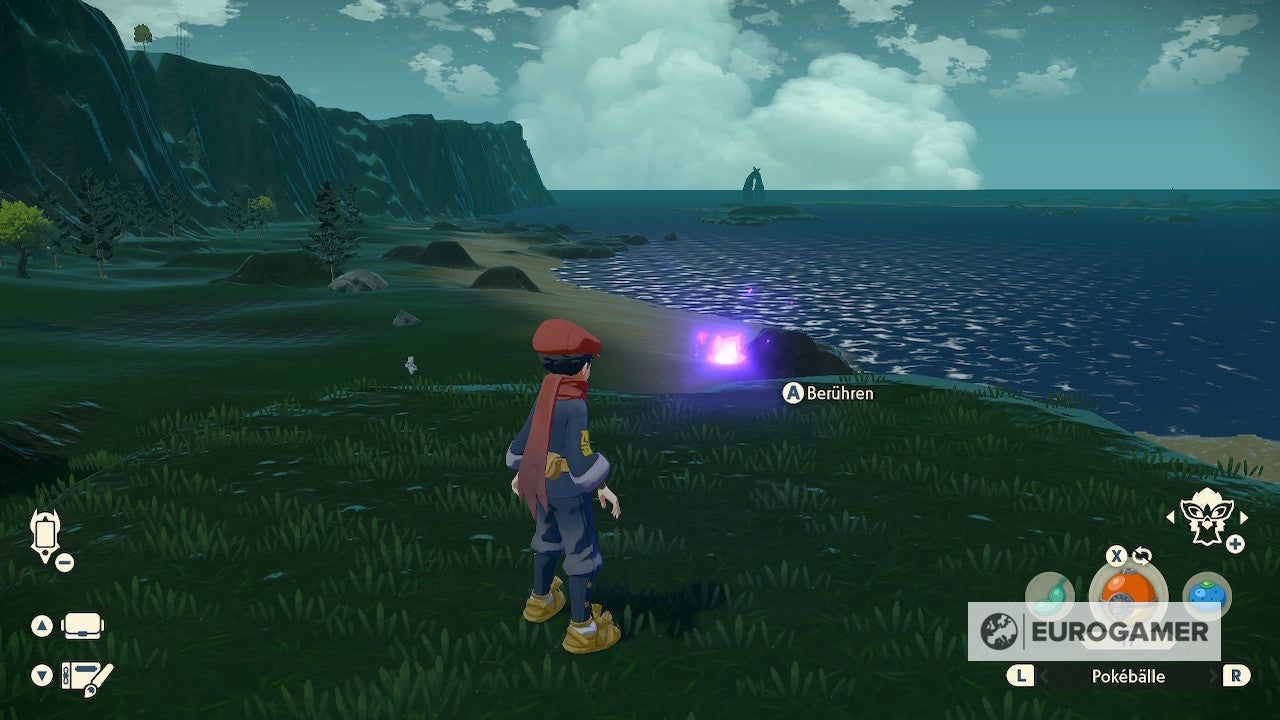
Task: Switch ride Pokémon with the right arrow
Action: point(1244,517)
